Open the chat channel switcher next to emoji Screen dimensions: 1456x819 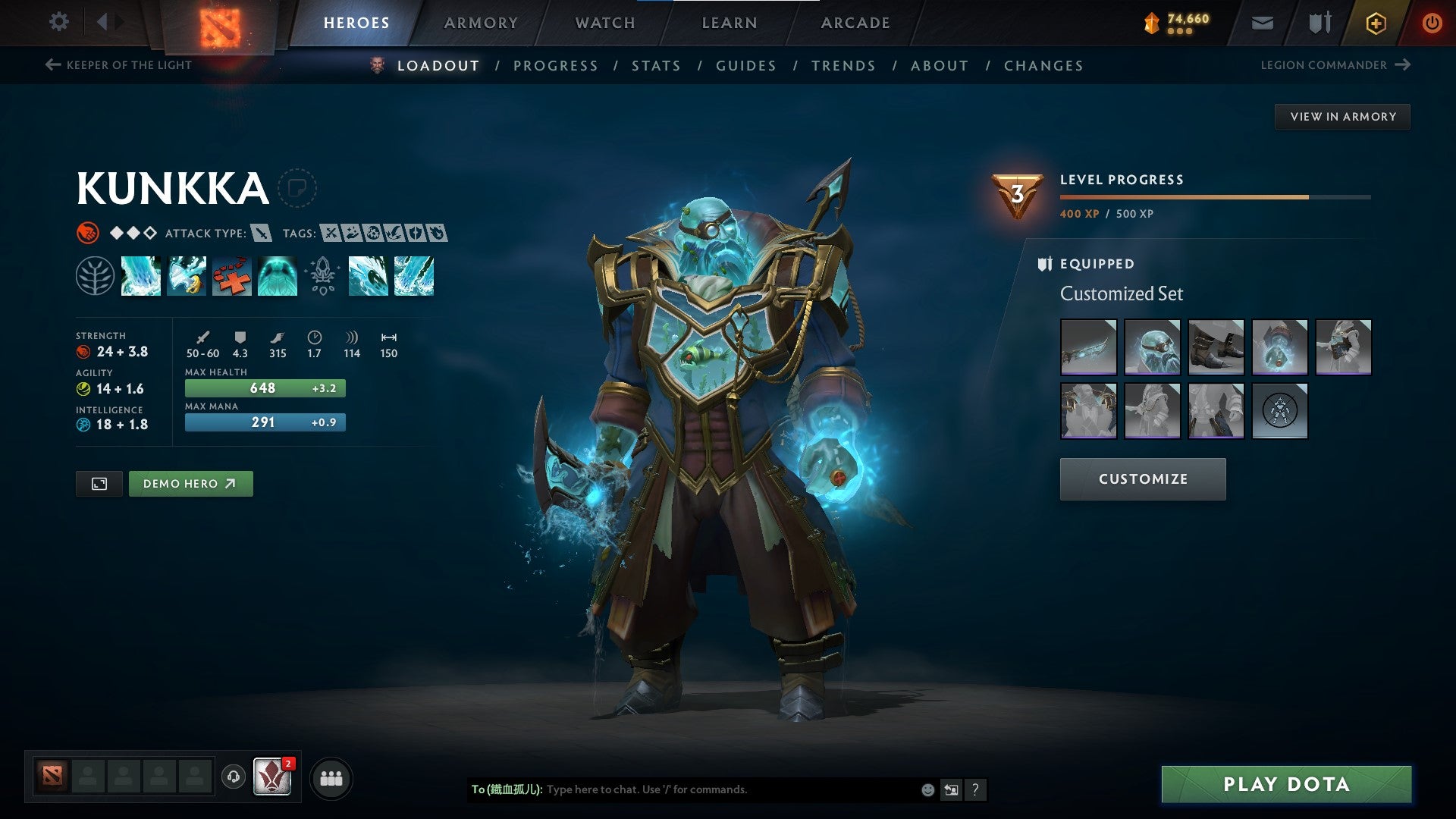tap(951, 789)
